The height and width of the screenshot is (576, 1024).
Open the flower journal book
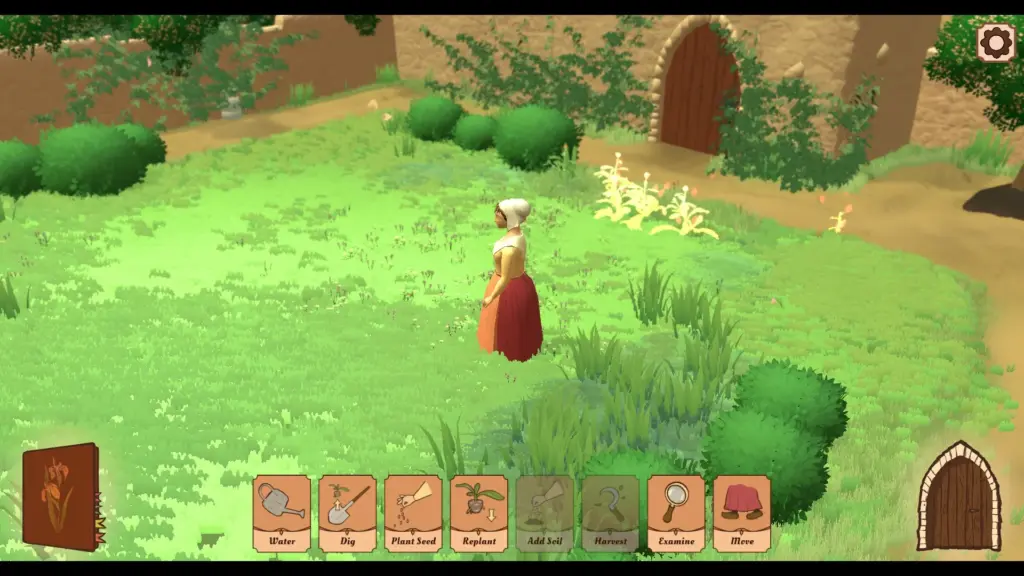pos(61,496)
